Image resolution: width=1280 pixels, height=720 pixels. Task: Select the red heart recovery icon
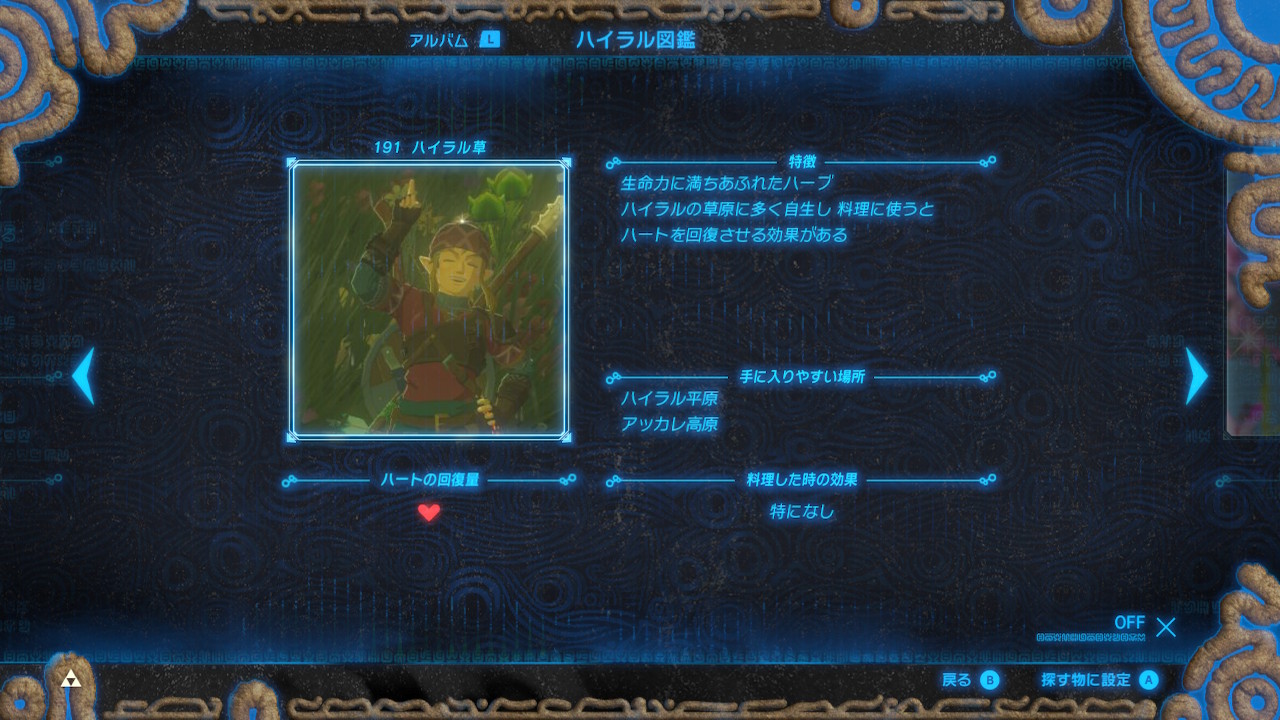tap(429, 513)
